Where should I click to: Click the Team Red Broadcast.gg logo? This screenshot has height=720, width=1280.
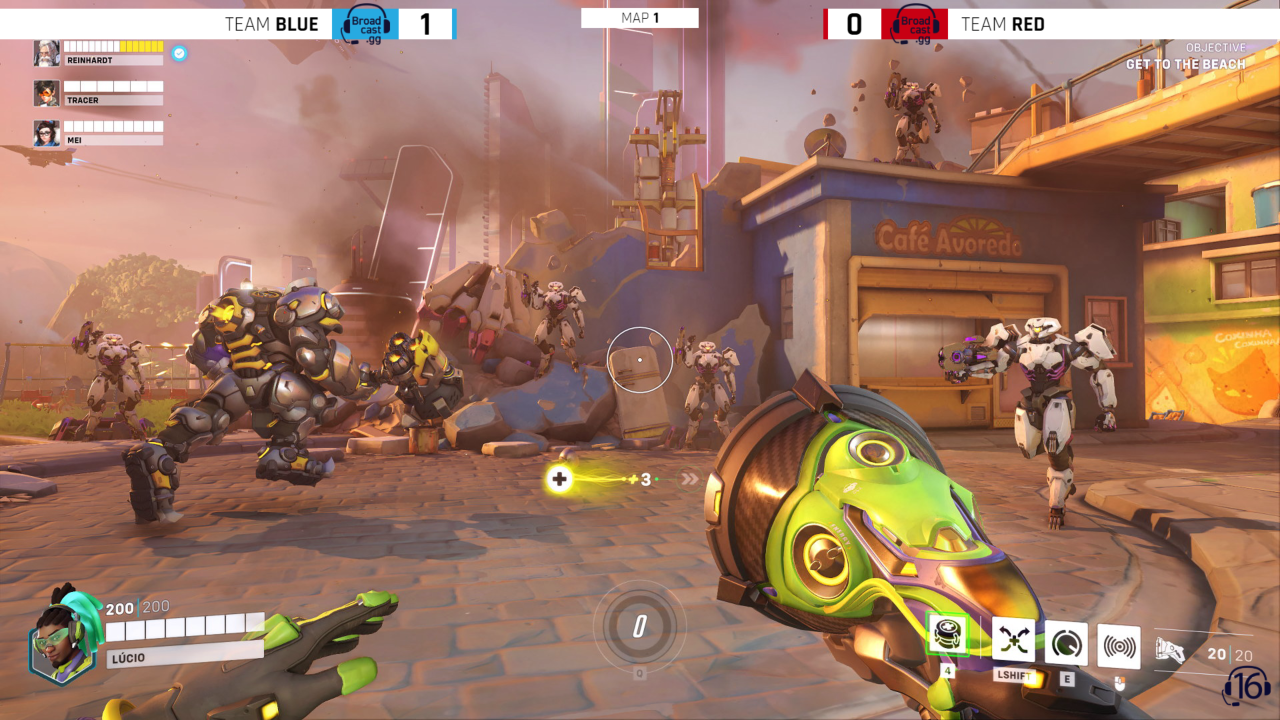coord(914,24)
